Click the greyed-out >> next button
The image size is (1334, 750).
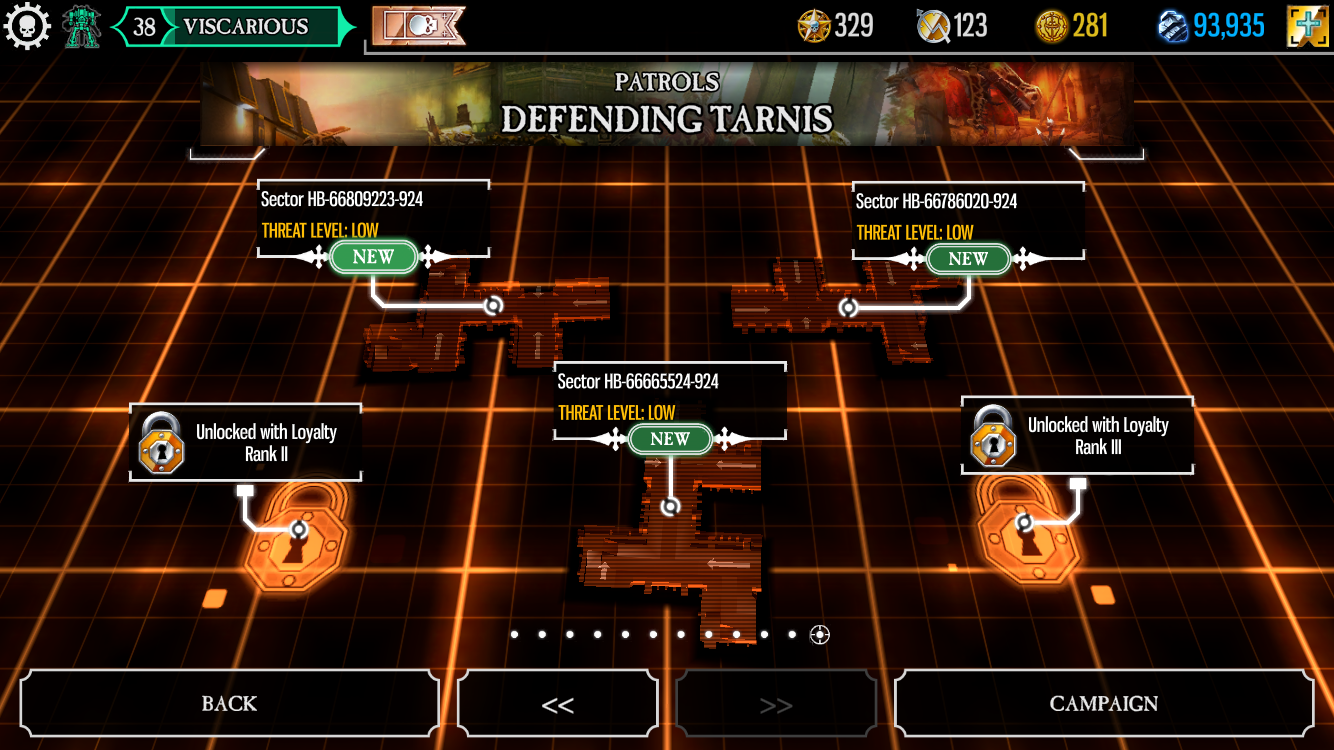click(x=776, y=704)
